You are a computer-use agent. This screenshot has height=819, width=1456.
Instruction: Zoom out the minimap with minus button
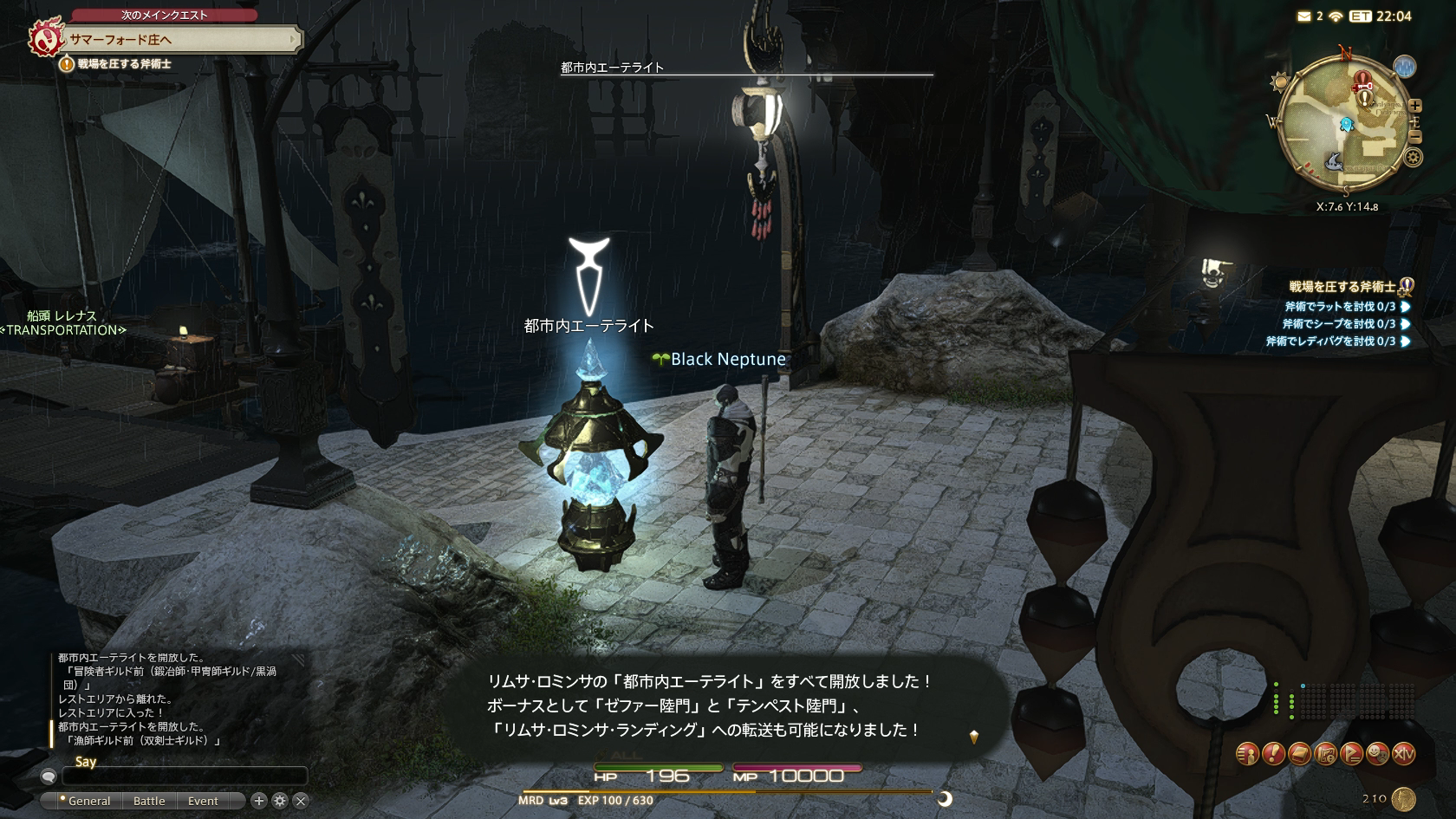pos(1414,137)
